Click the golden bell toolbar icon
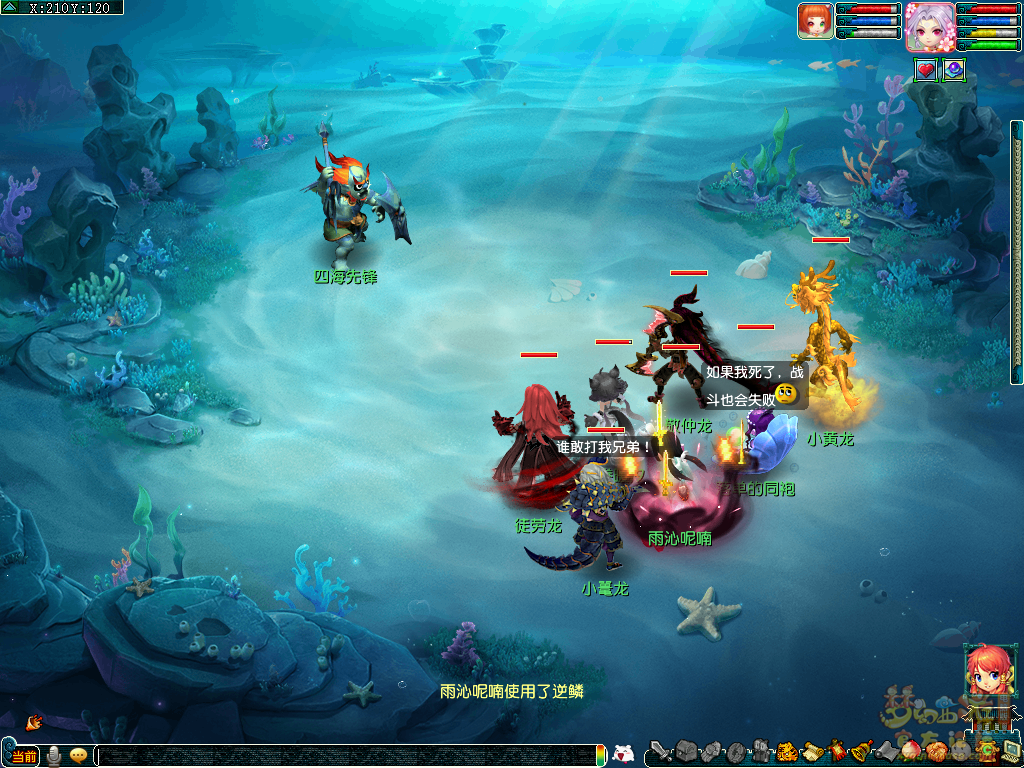This screenshot has width=1024, height=768. (x=862, y=751)
